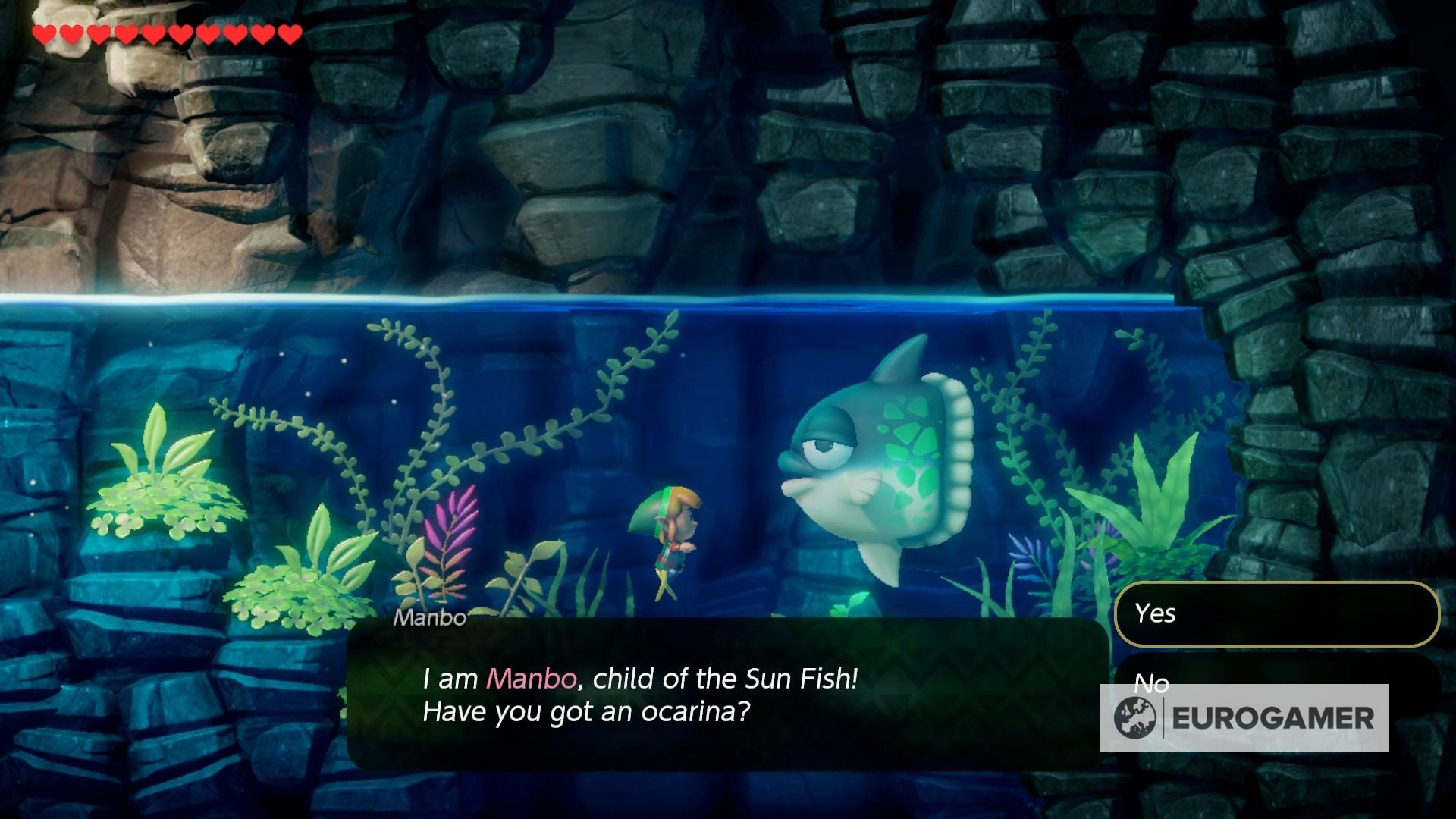Click the first heart in the health bar

coord(45,33)
